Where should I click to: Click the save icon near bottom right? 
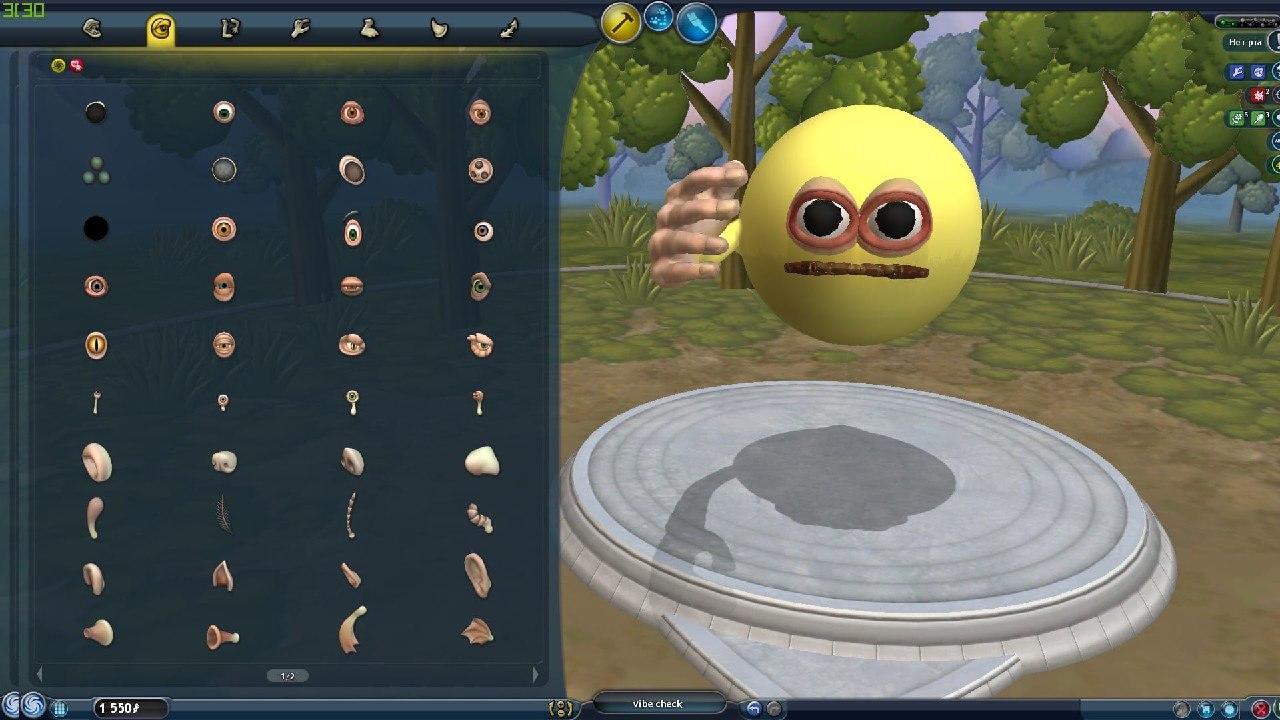(x=1206, y=707)
